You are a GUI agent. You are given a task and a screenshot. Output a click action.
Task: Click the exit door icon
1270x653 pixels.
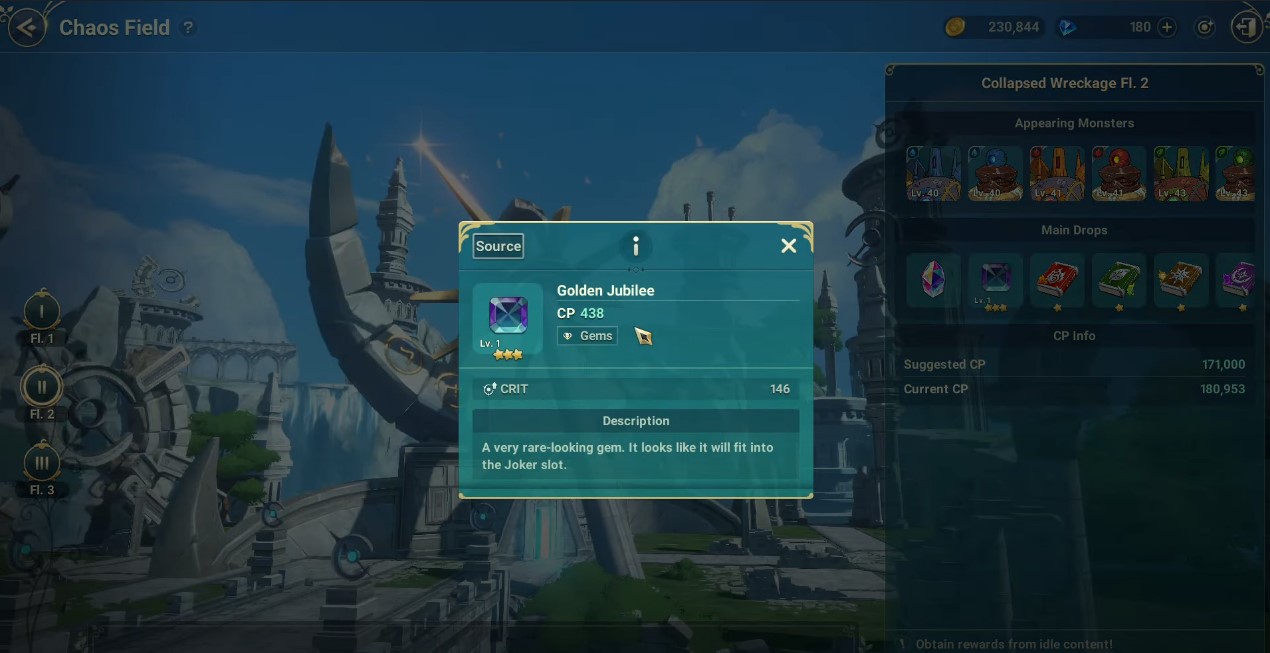(1246, 27)
